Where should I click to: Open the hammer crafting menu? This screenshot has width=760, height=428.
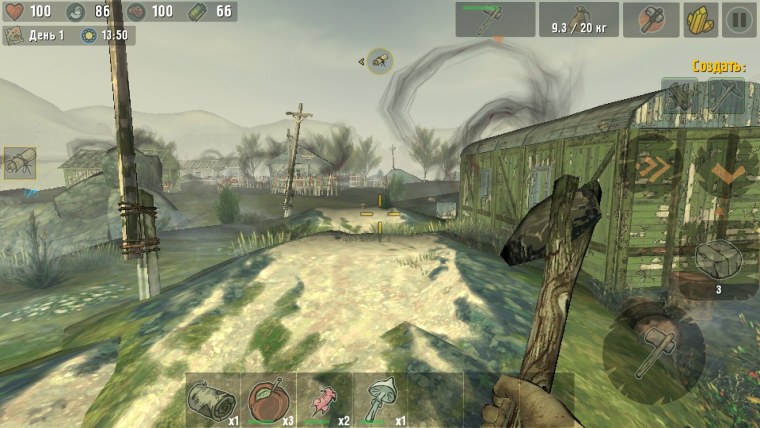pyautogui.click(x=651, y=18)
